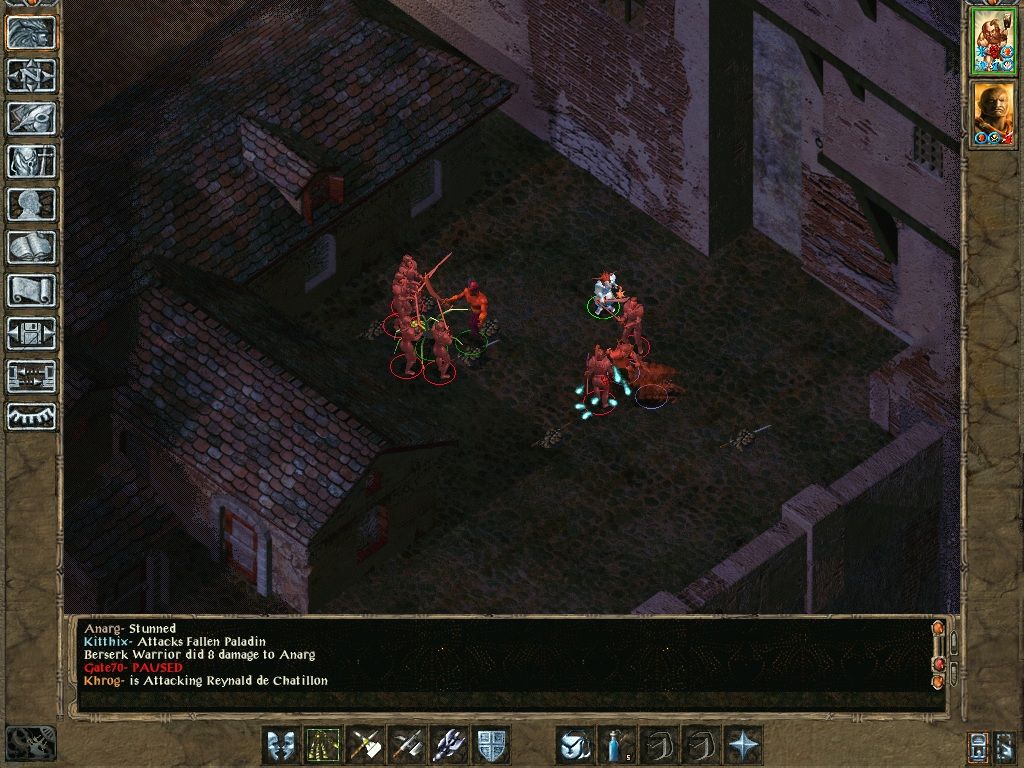1024x768 pixels.
Task: Open the priest scroll
Action: point(31,290)
